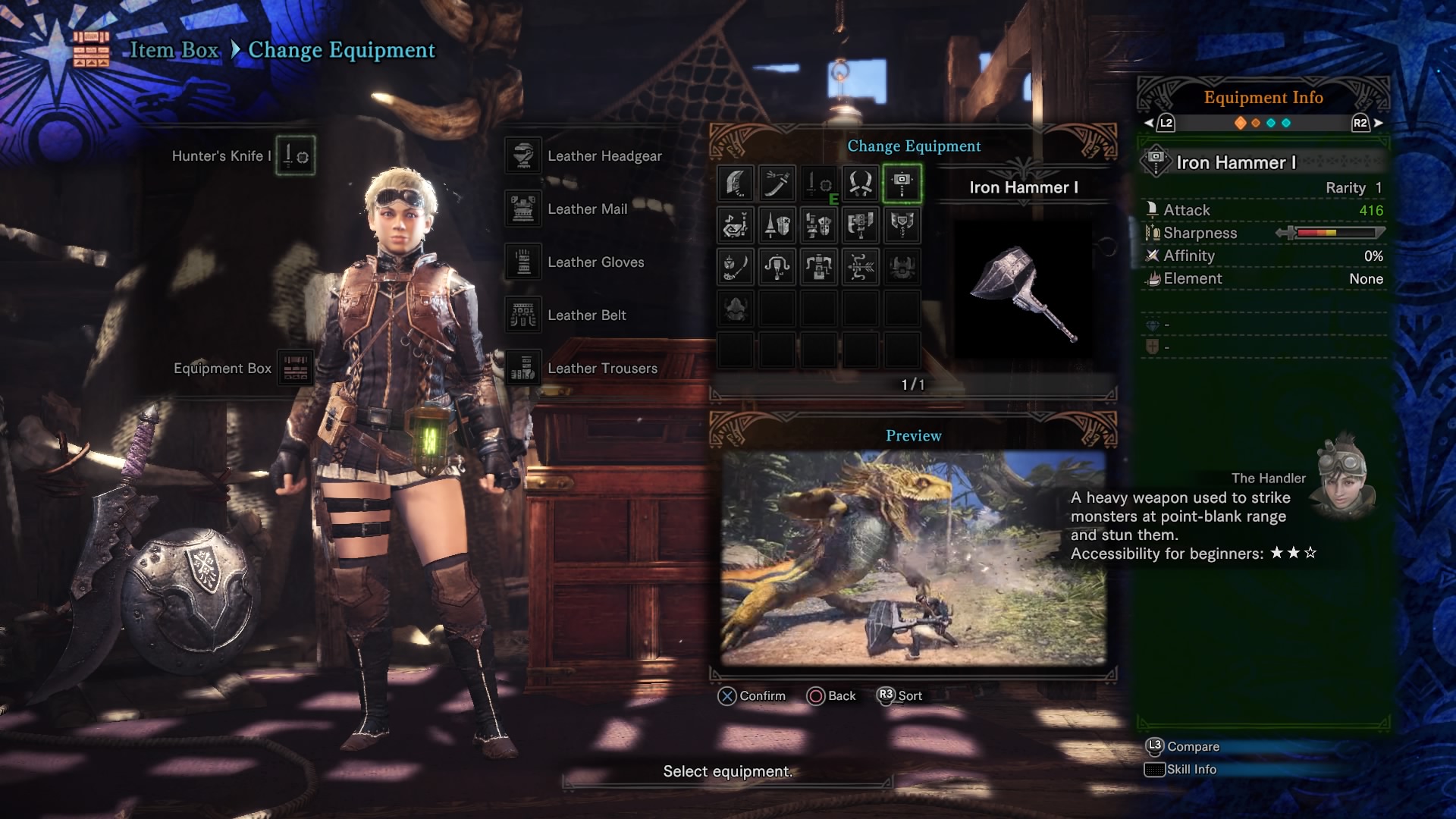Pick the Heavy Bowgun weapon slot
The height and width of the screenshot is (819, 1456).
819,267
